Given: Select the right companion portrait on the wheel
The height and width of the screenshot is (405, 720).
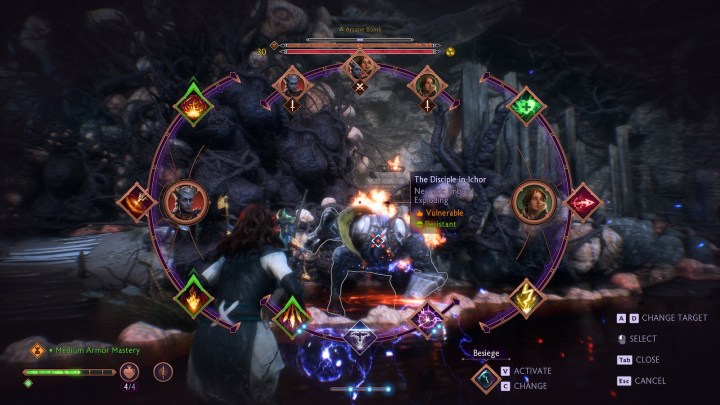Looking at the screenshot, I should [x=535, y=202].
